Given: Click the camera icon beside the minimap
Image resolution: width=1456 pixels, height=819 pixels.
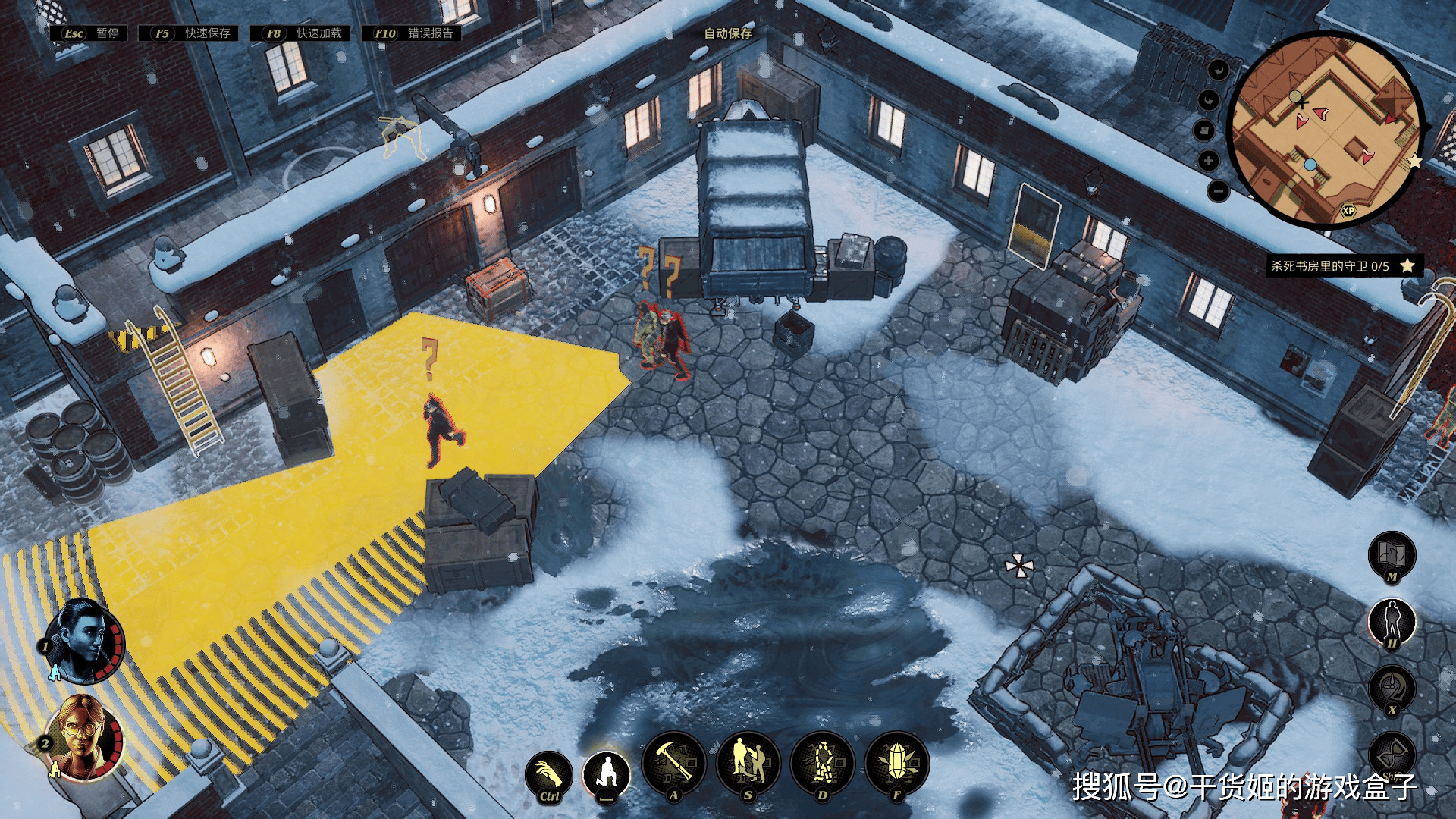Looking at the screenshot, I should pyautogui.click(x=1204, y=130).
